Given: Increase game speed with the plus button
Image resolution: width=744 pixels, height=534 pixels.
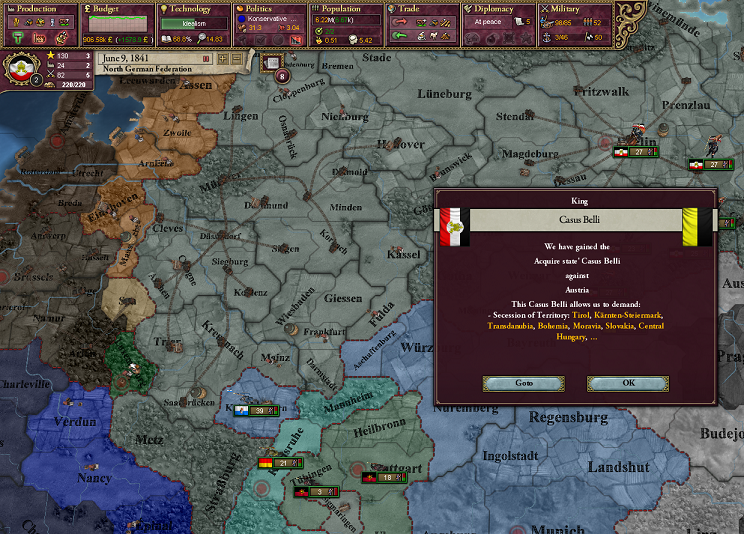Looking at the screenshot, I should point(223,59).
